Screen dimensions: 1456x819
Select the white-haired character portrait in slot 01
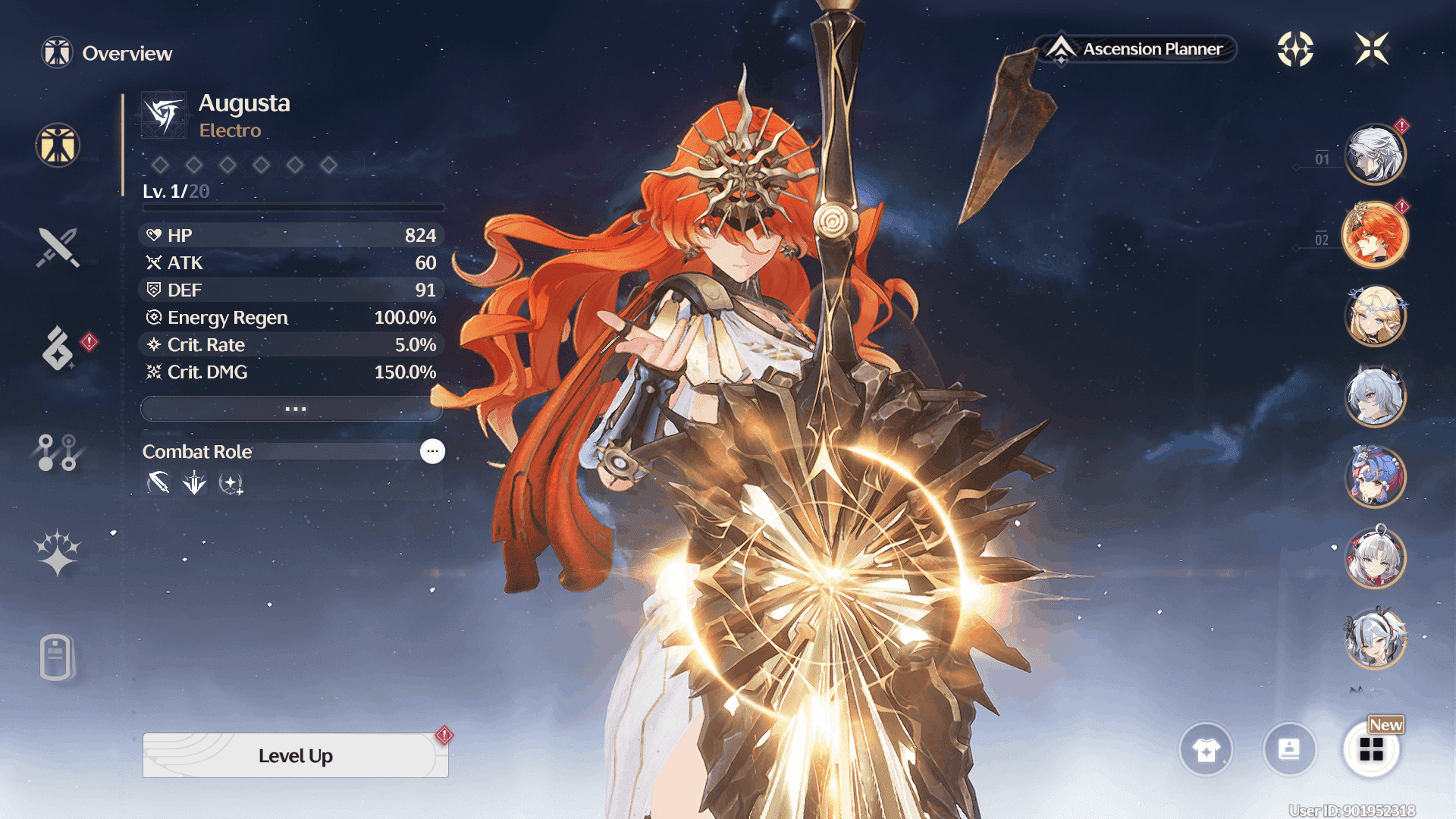(x=1375, y=155)
